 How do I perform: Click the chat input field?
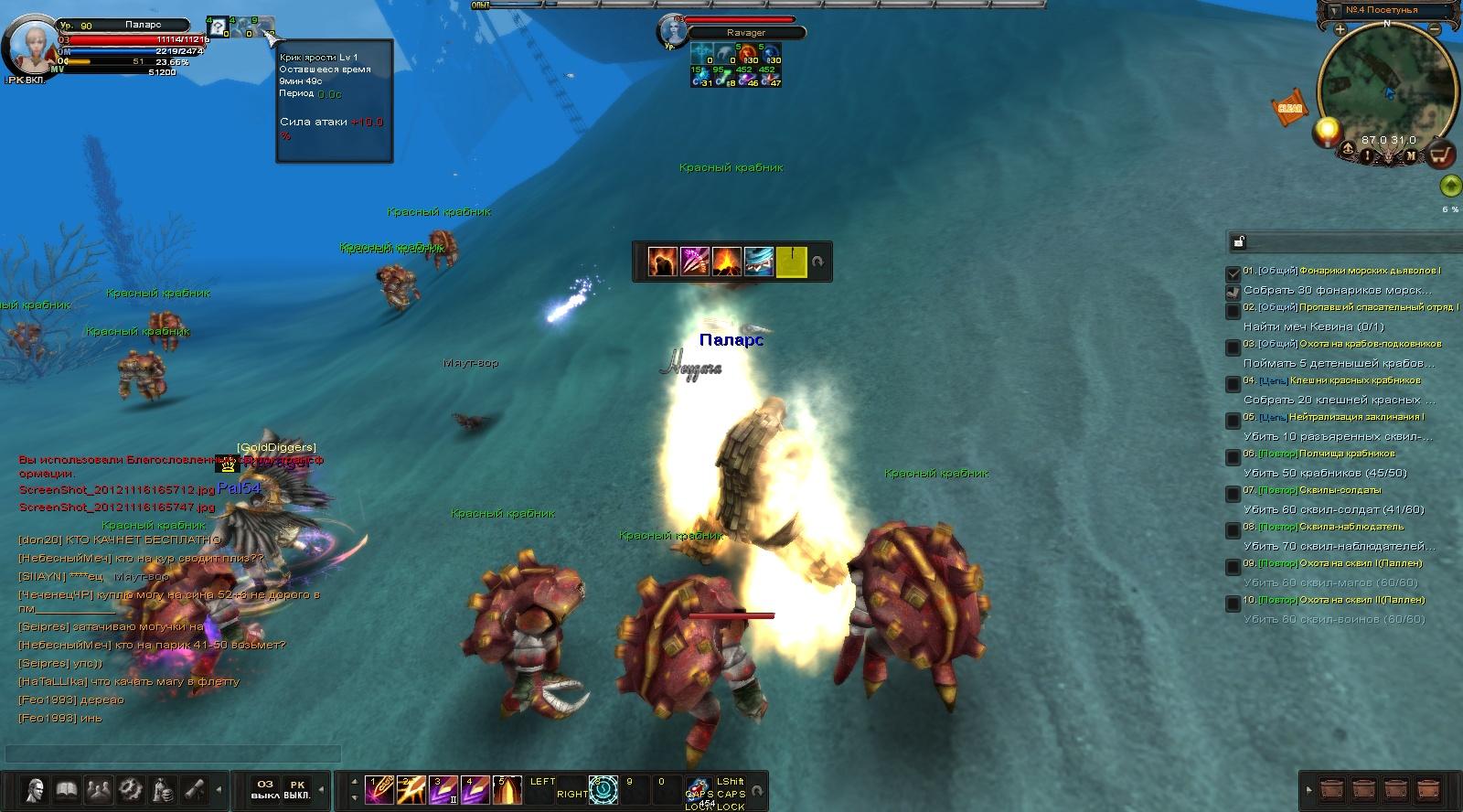click(174, 753)
